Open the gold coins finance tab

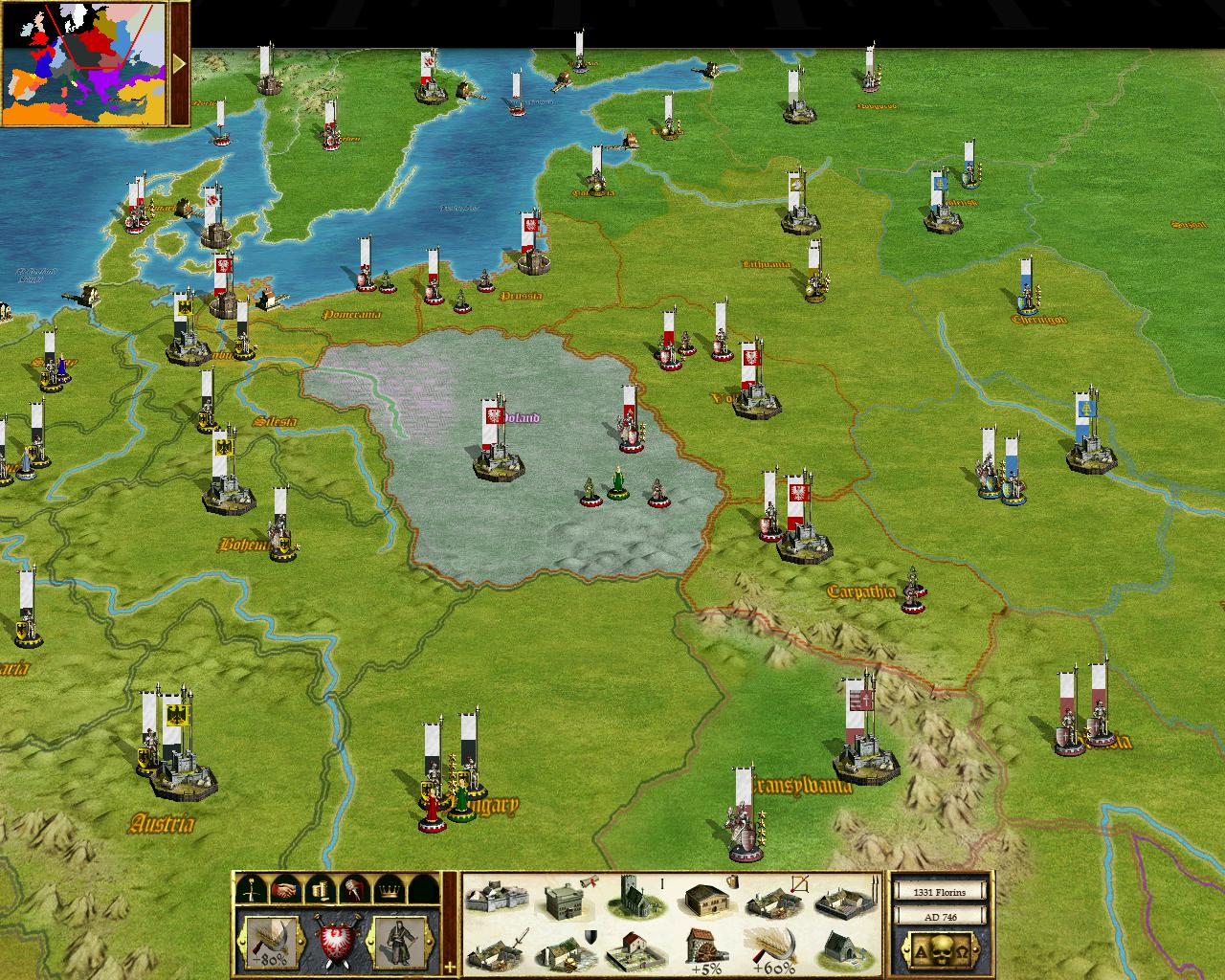pos(319,890)
